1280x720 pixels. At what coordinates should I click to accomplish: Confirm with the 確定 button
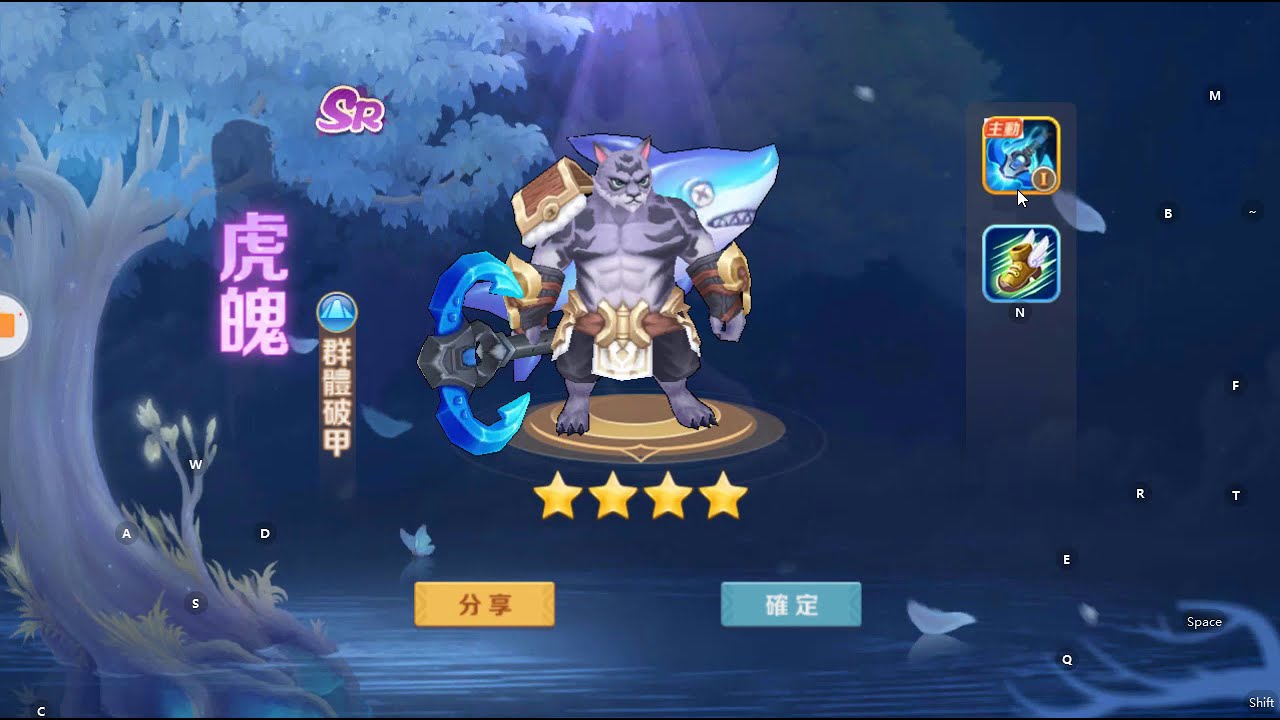[x=790, y=605]
